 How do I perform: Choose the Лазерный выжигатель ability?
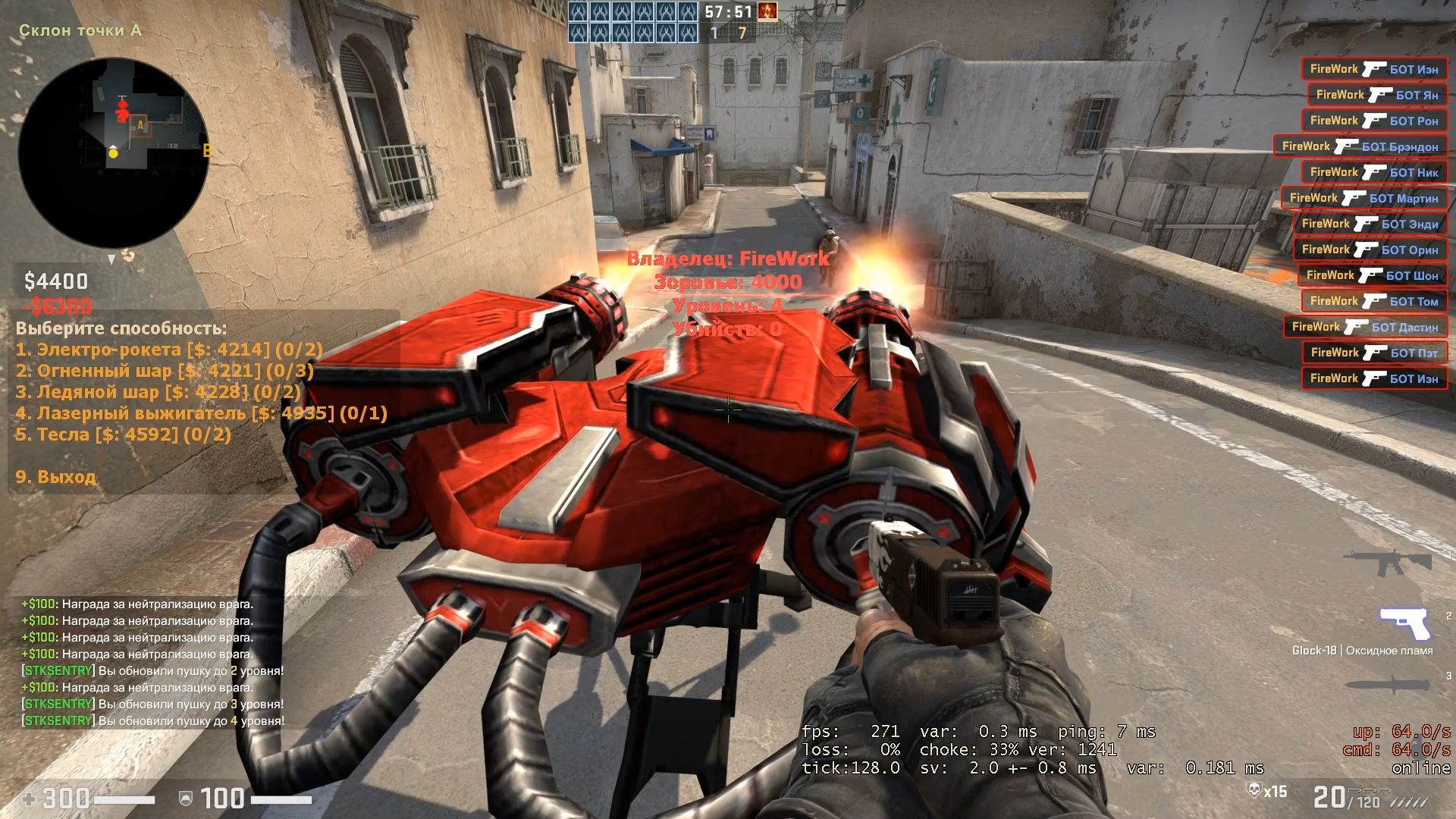point(201,413)
